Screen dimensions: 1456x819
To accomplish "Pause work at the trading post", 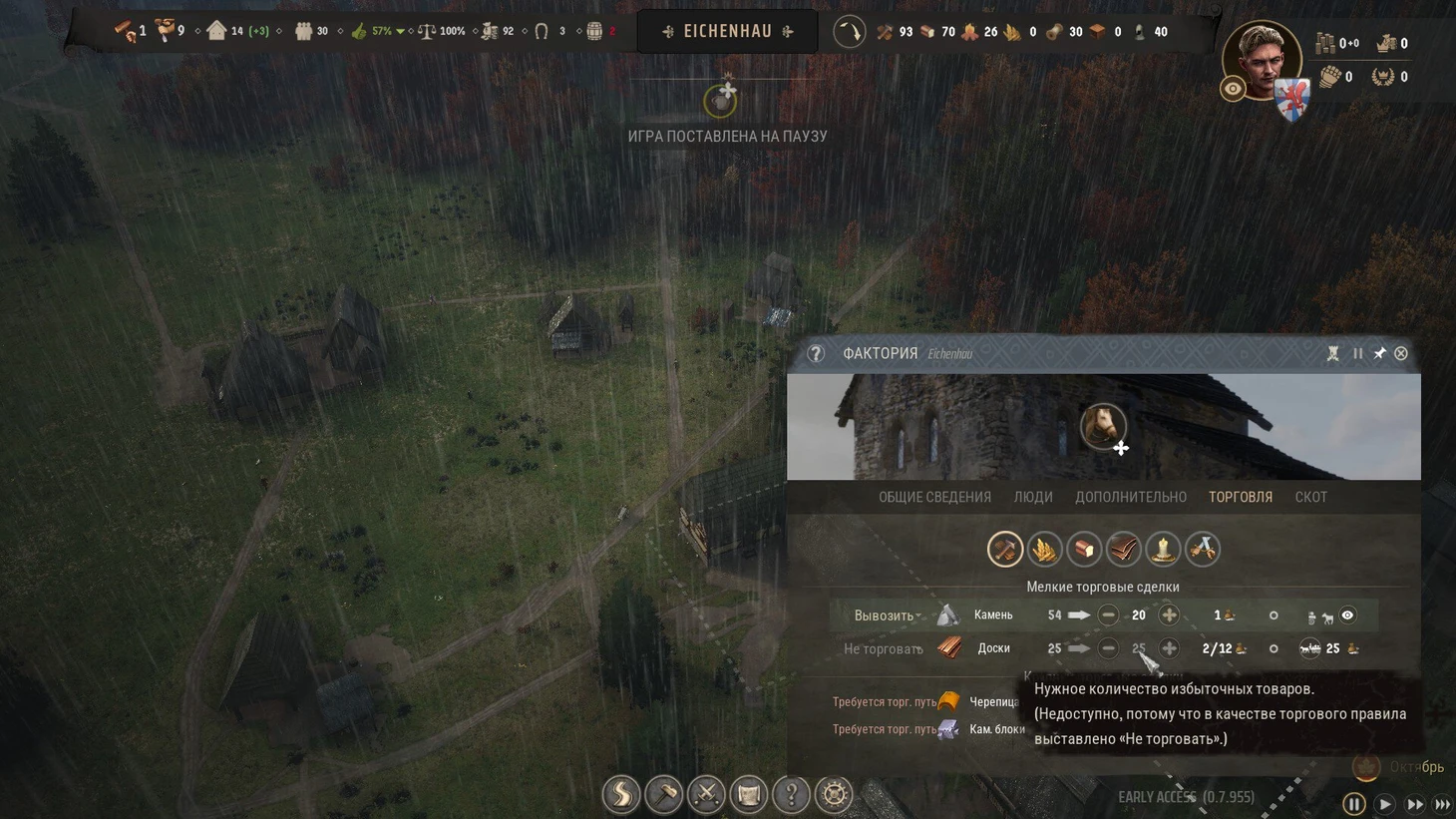I will point(1357,353).
